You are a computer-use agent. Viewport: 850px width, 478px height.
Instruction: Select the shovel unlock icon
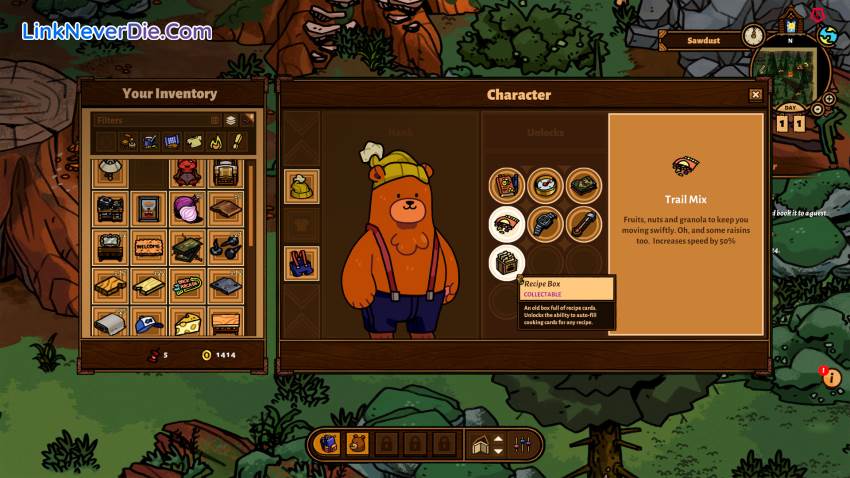click(x=583, y=224)
